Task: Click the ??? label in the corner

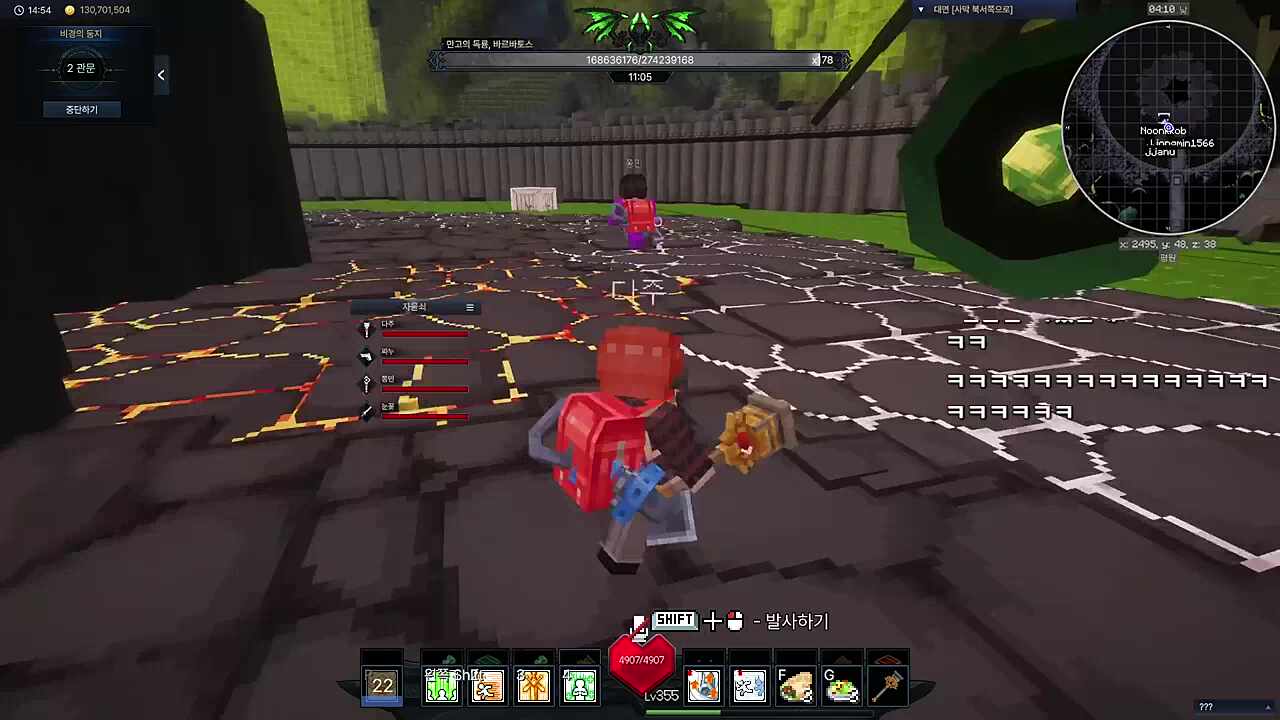Action: coord(1205,707)
